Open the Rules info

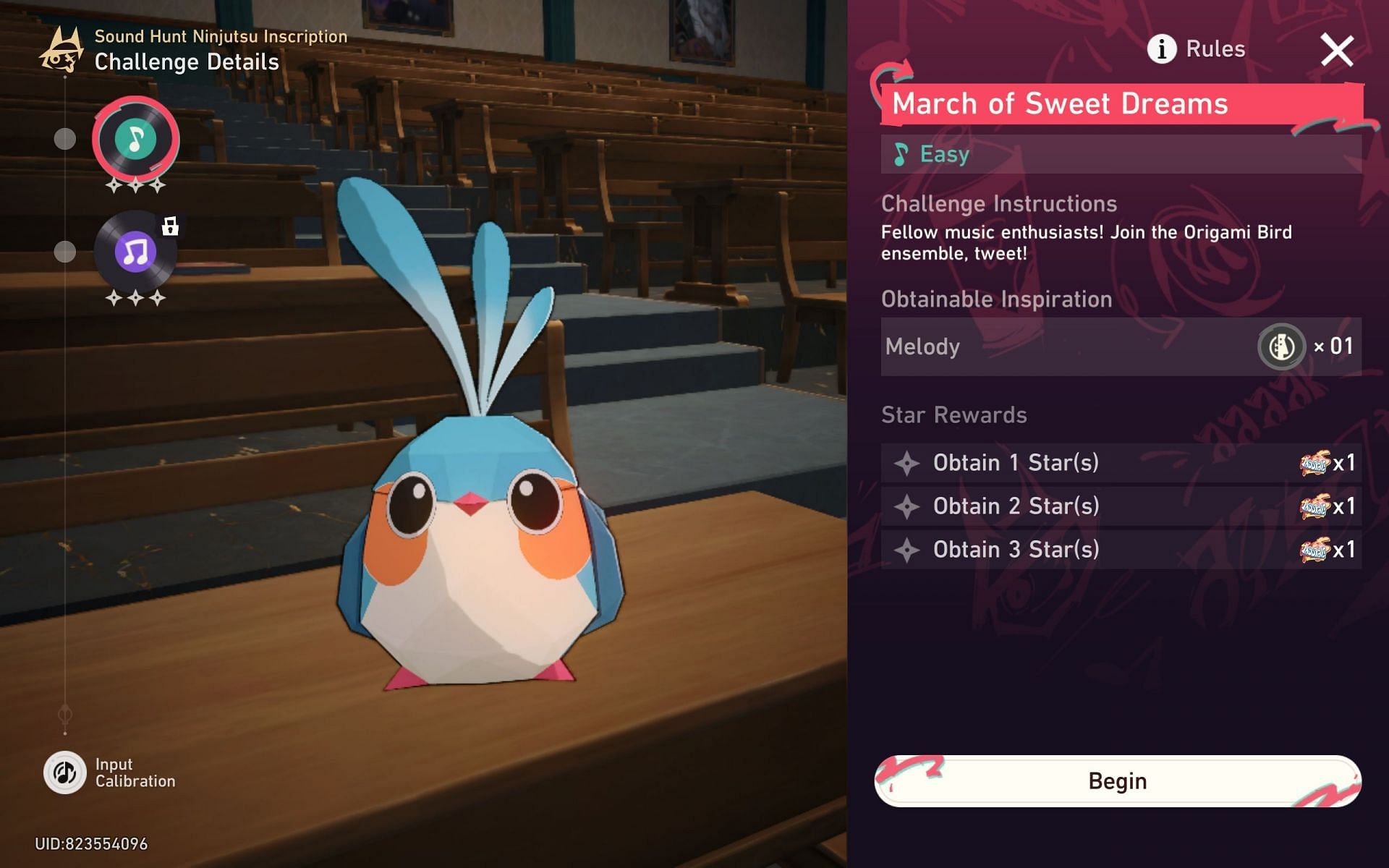pyautogui.click(x=1197, y=49)
